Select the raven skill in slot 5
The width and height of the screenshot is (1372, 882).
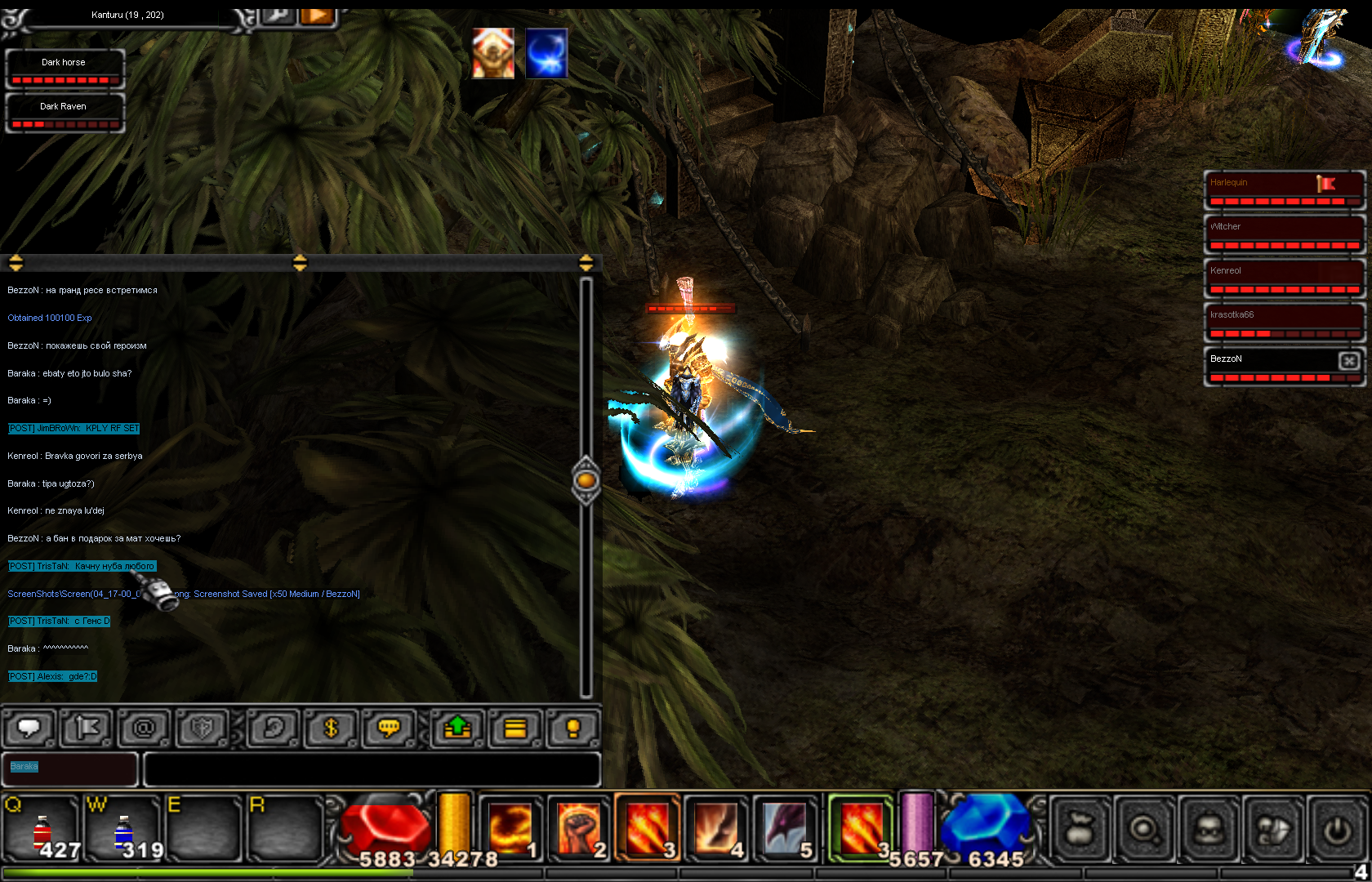(784, 828)
